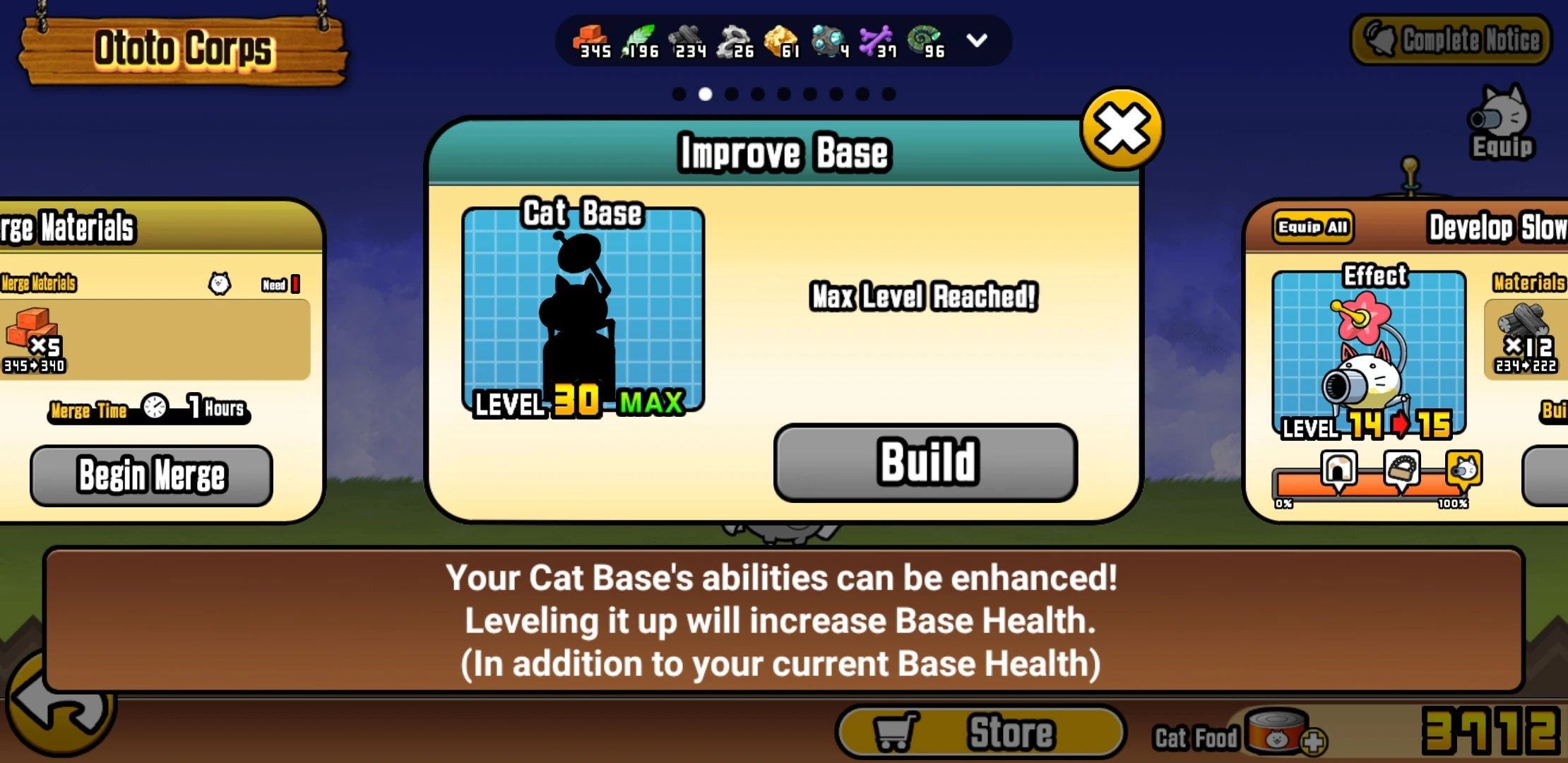This screenshot has height=763, width=1568.
Task: Collapse the resource bar with the chevron
Action: (977, 41)
